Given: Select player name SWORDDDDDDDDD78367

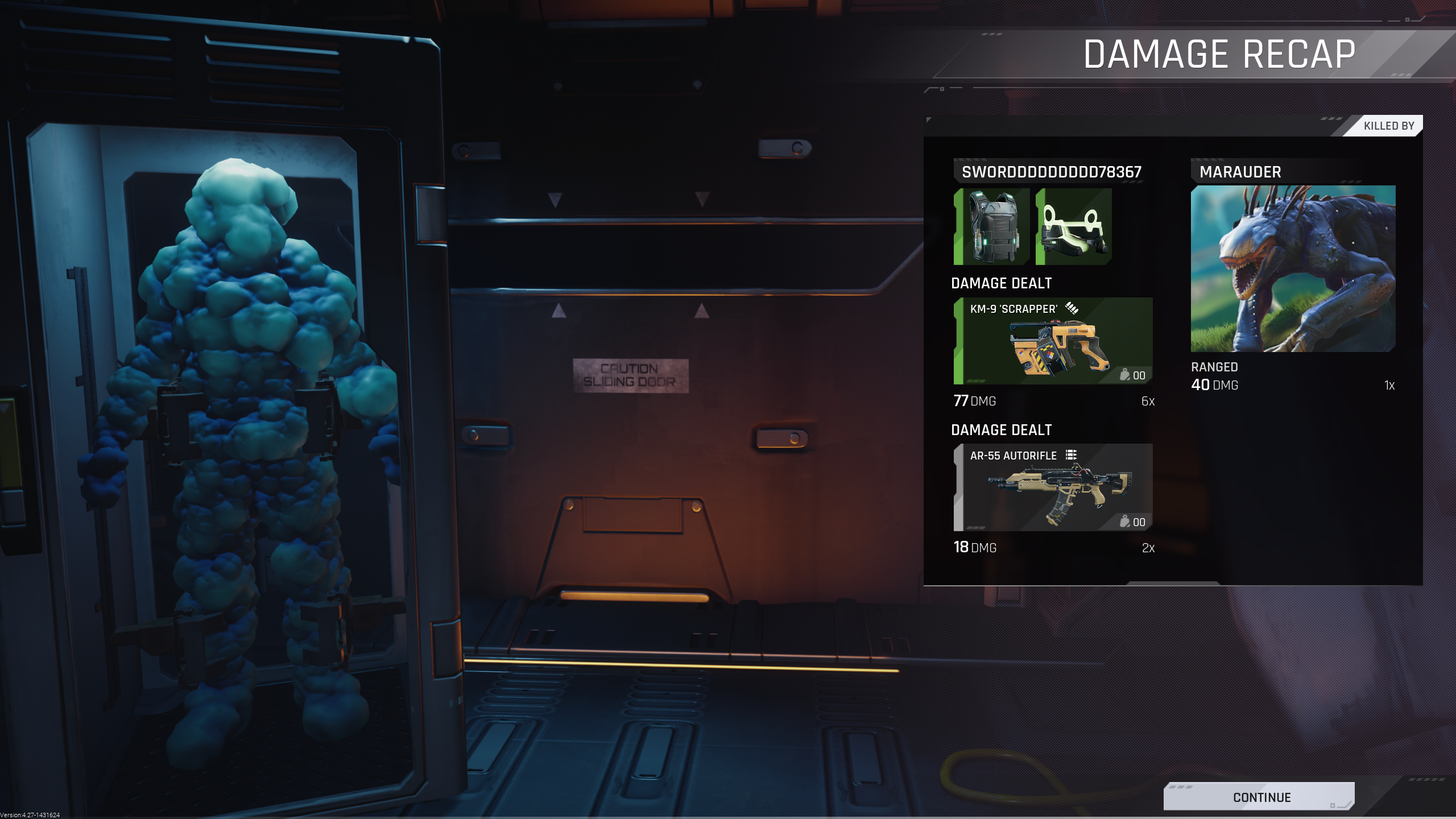Looking at the screenshot, I should pos(1052,172).
